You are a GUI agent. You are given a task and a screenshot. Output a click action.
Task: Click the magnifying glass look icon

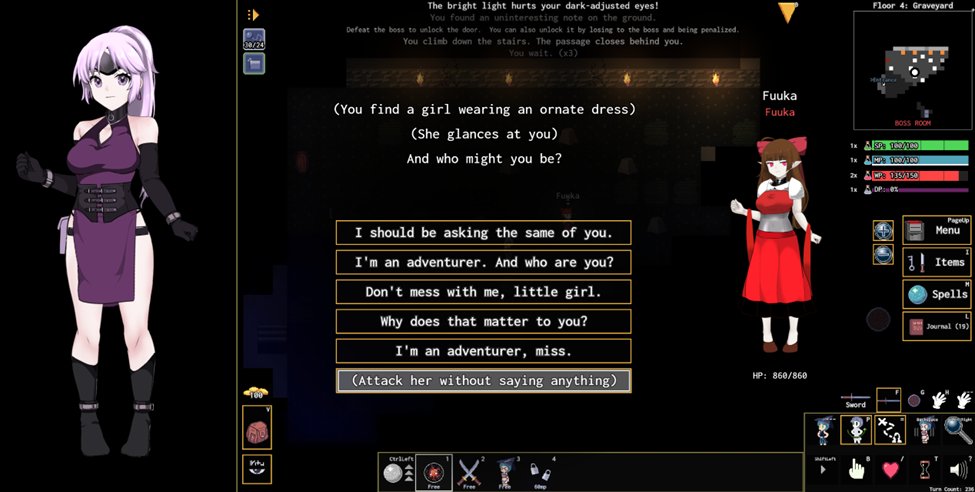point(958,430)
